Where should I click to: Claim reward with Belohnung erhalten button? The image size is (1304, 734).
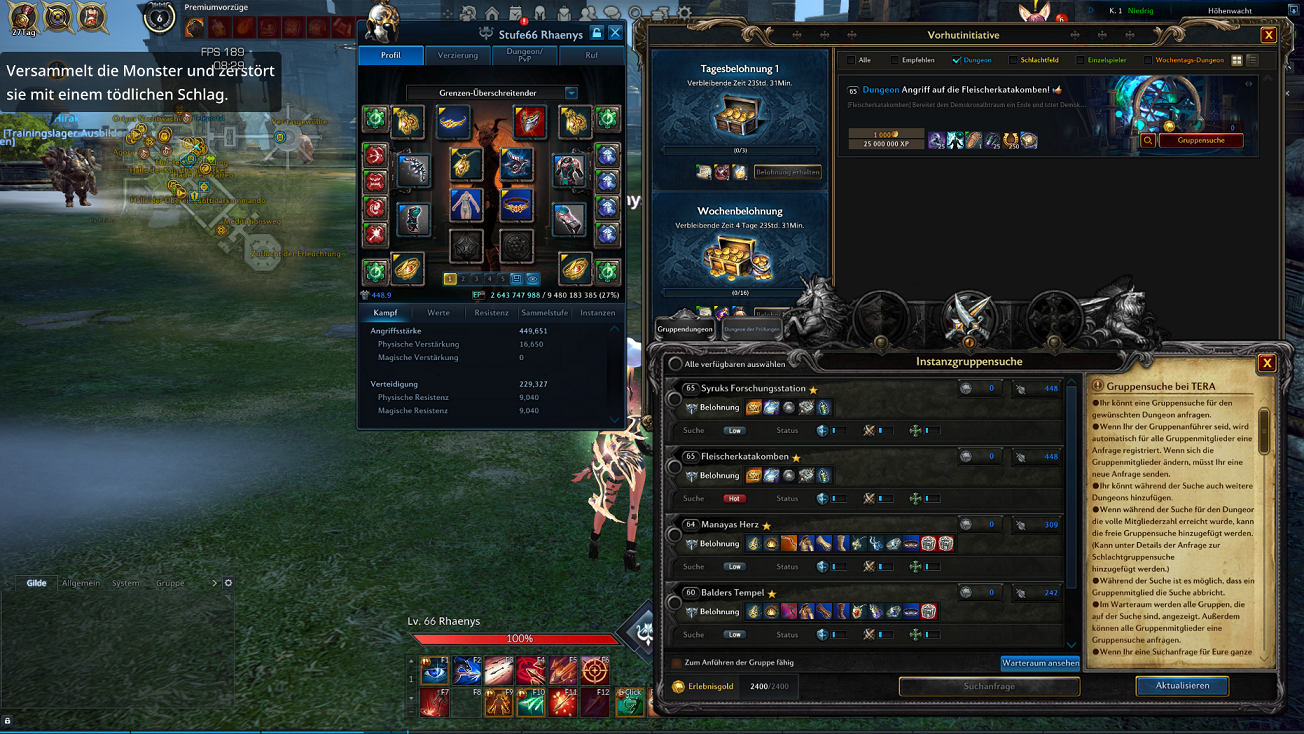(787, 172)
